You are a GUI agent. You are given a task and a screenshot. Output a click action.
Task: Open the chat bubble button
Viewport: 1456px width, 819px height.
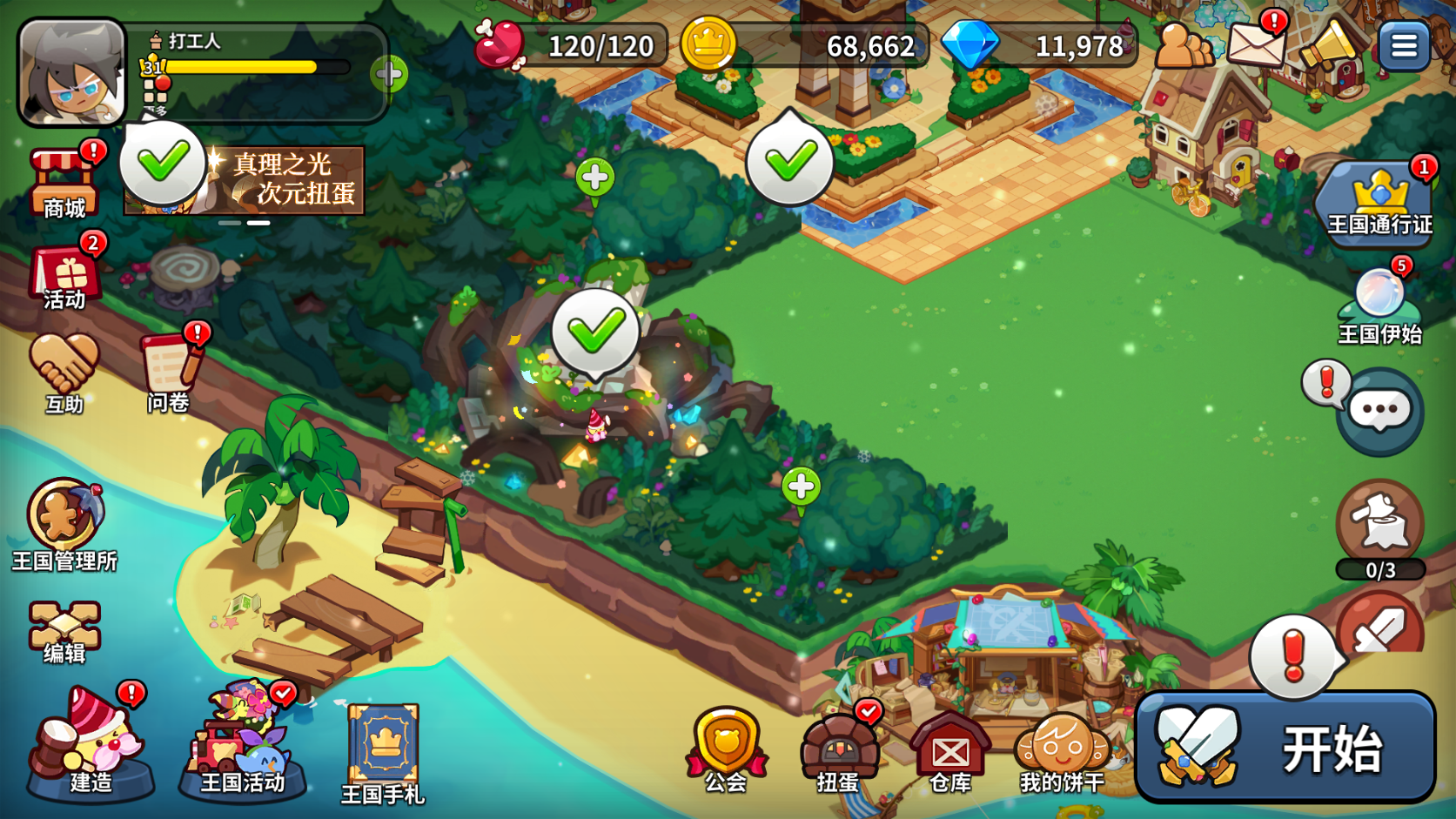[x=1379, y=411]
